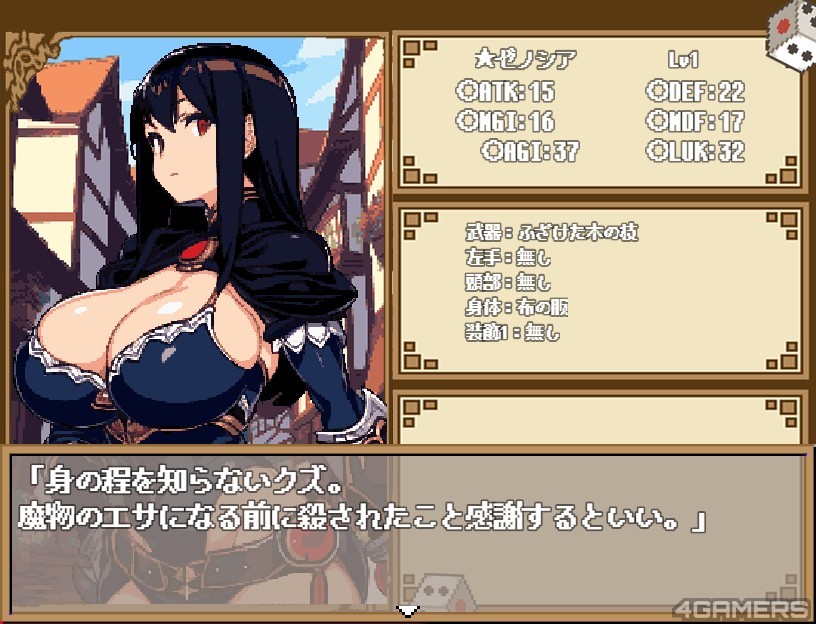Click the dialogue continue arrow
This screenshot has height=624, width=816.
pyautogui.click(x=407, y=610)
